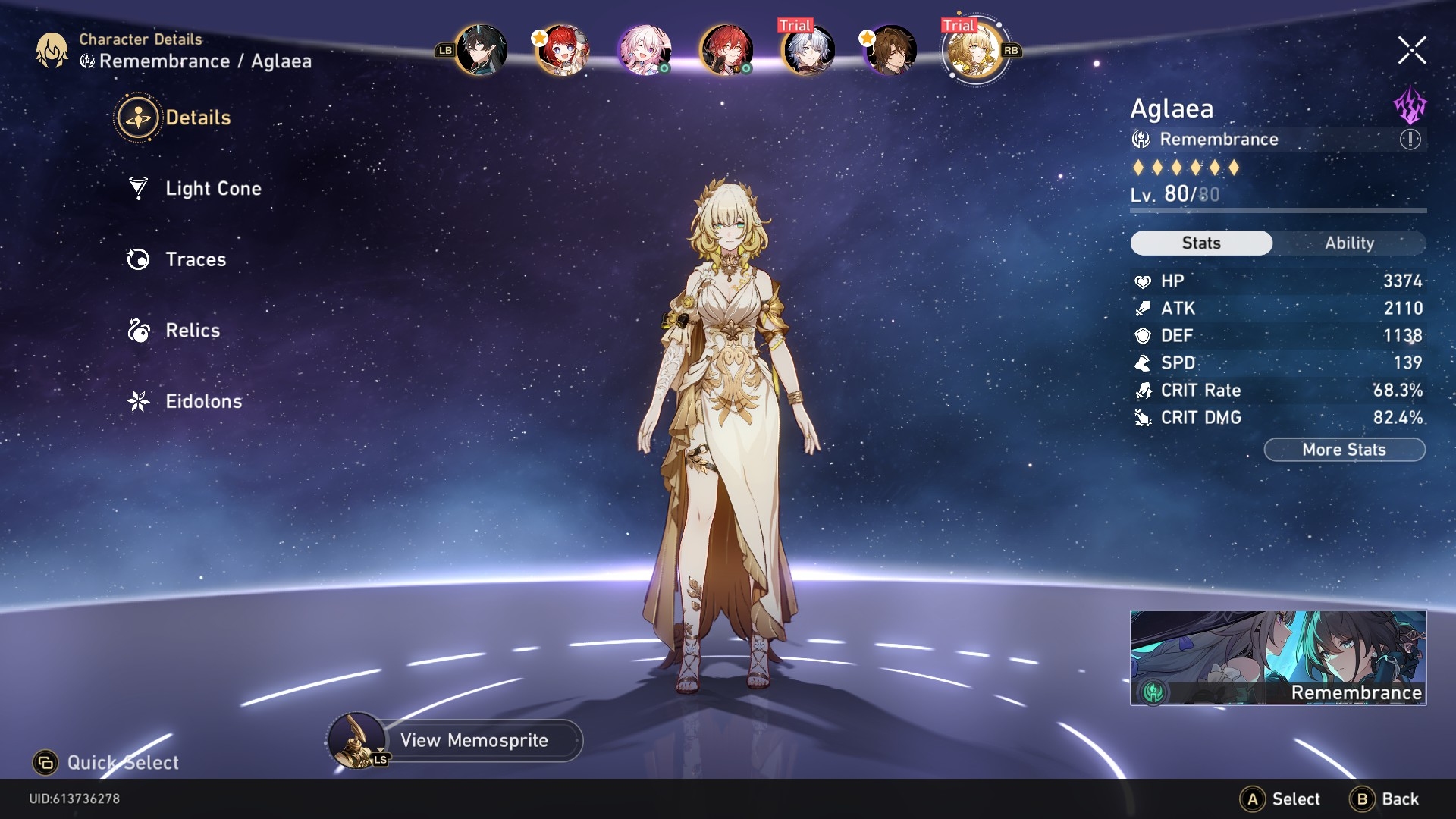Pick the white-haired Trial character portrait
The height and width of the screenshot is (819, 1456).
pyautogui.click(x=808, y=50)
